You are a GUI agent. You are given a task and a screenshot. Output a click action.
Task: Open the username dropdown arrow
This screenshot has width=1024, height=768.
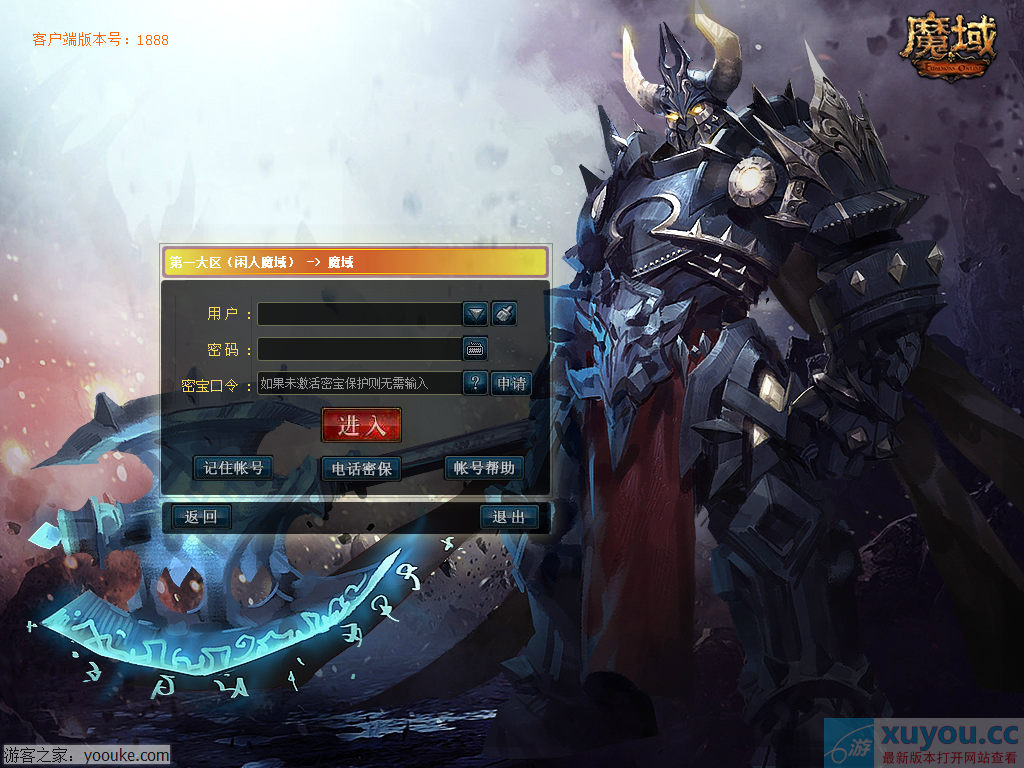tap(475, 314)
